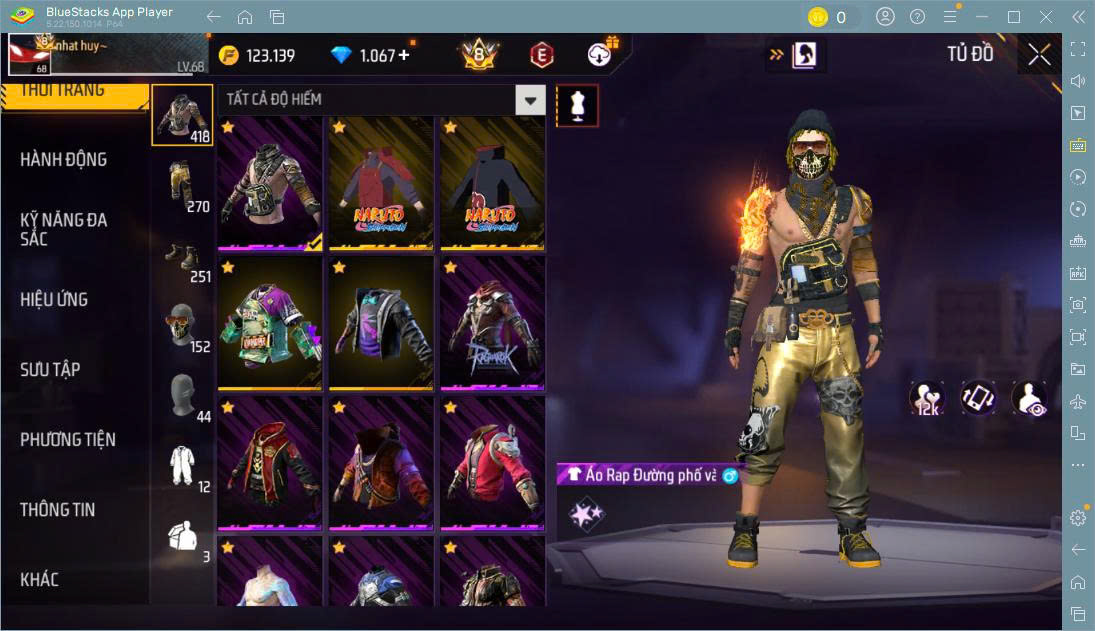Show the shoes subcategory with 251 items
The image size is (1095, 631).
click(182, 257)
